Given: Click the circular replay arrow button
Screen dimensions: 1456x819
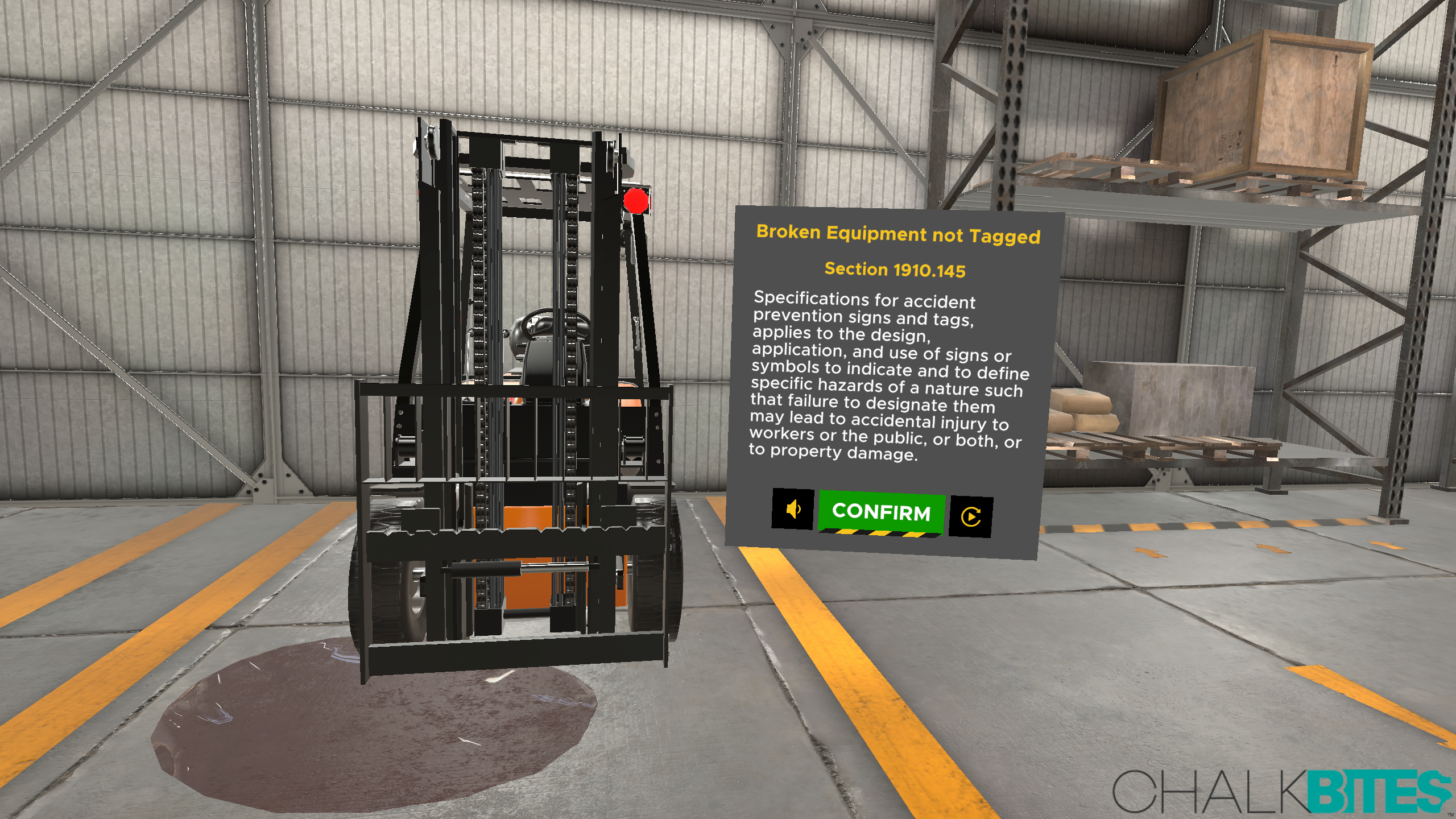Looking at the screenshot, I should (971, 516).
